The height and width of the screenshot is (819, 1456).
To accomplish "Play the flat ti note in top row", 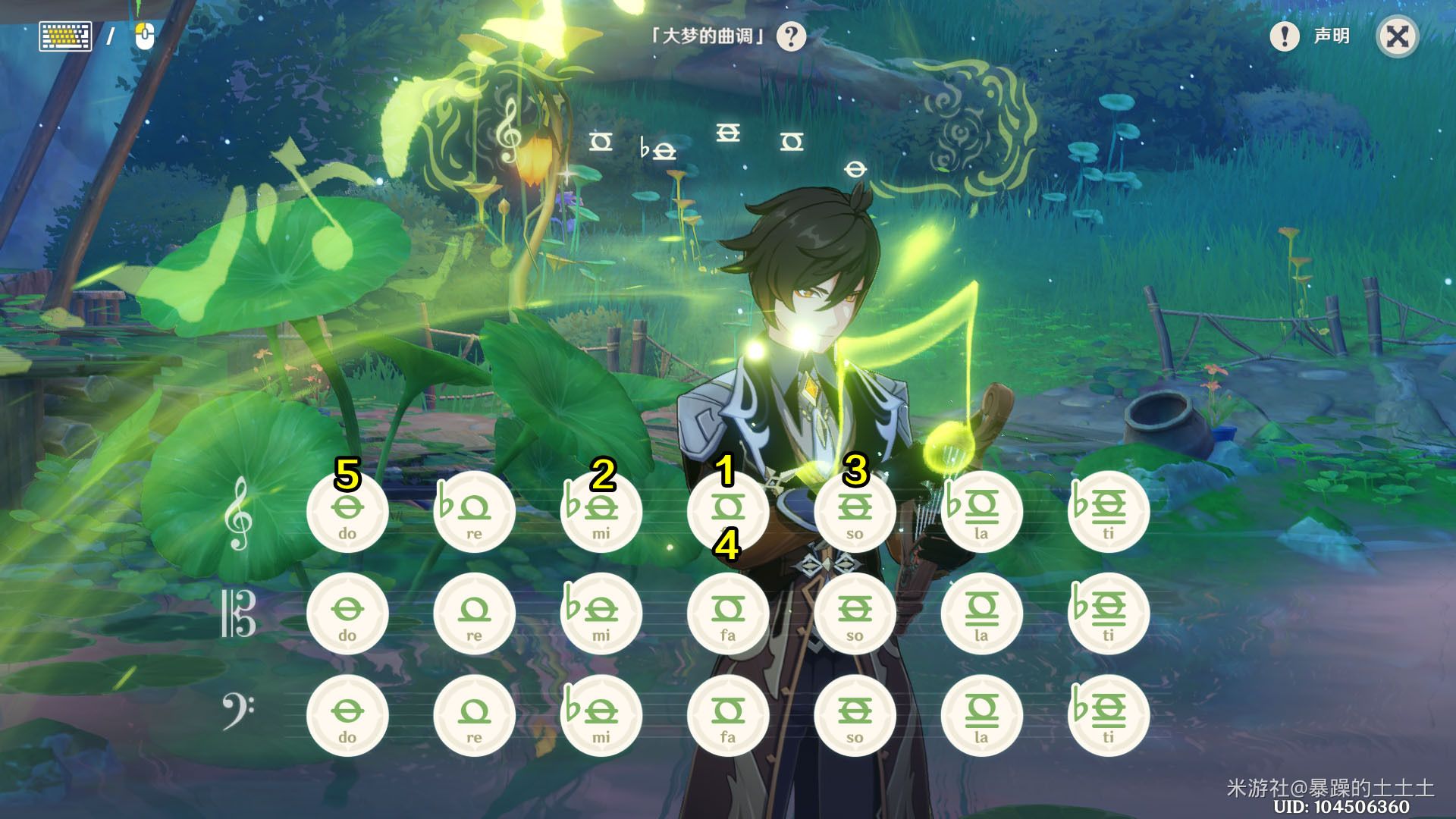I will point(1107,512).
